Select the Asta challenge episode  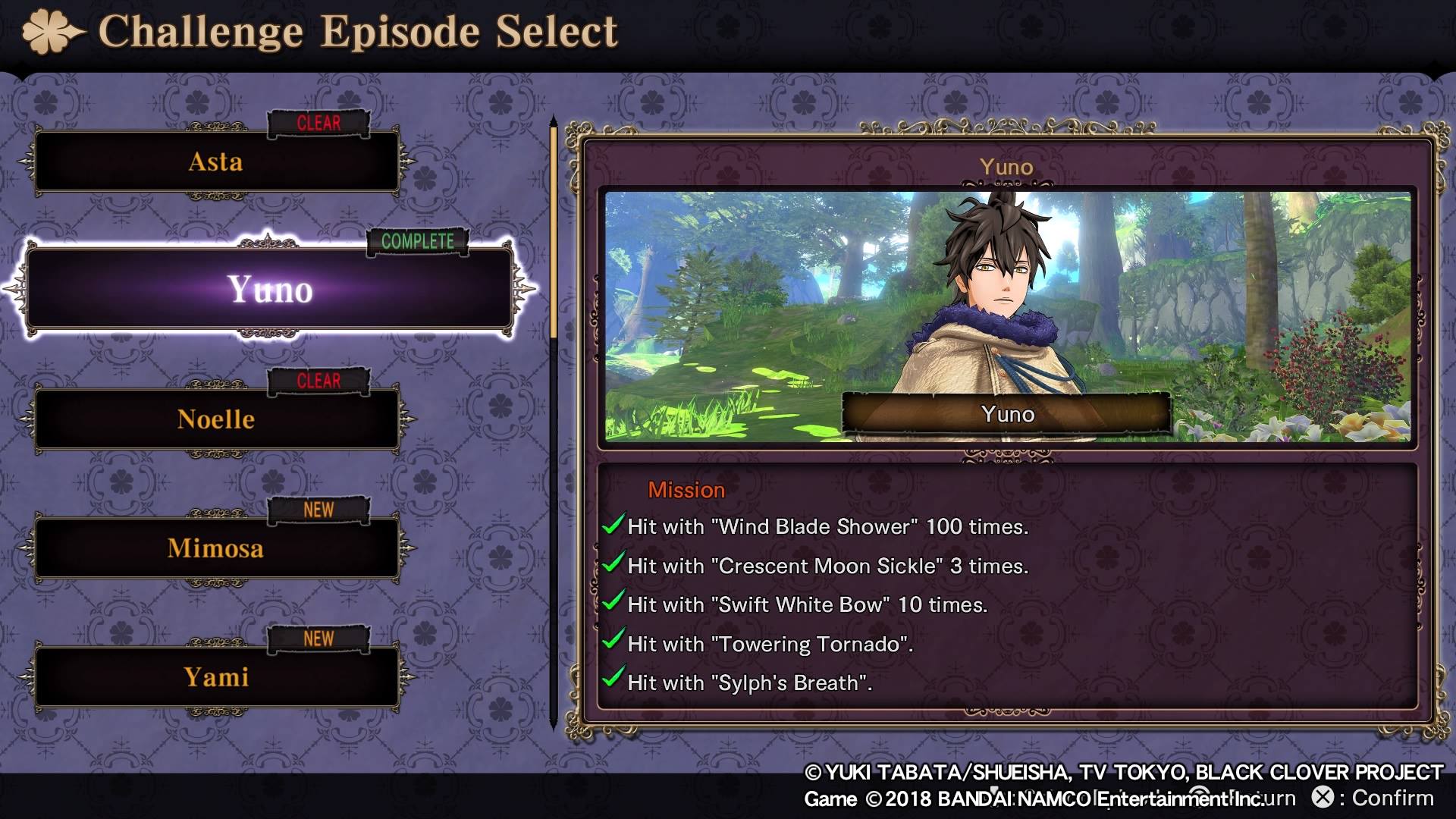pos(216,162)
